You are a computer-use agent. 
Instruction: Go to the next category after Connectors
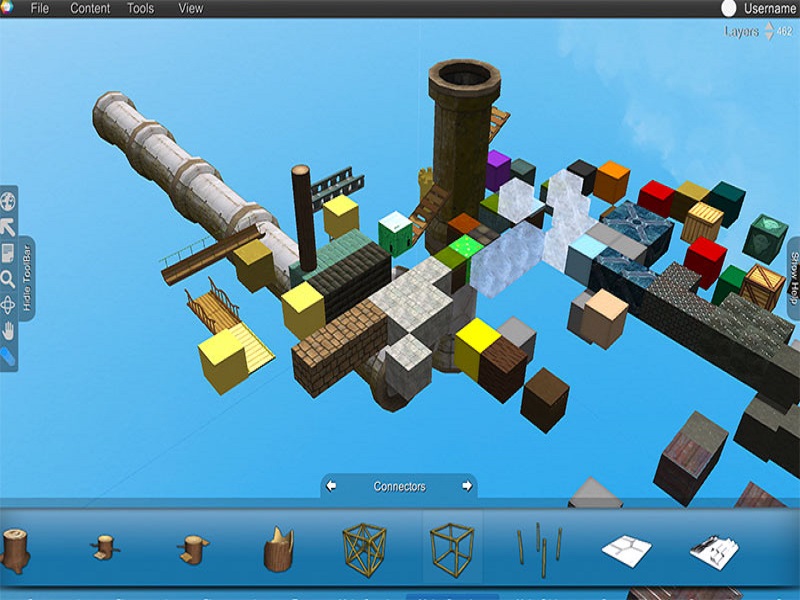(x=466, y=487)
